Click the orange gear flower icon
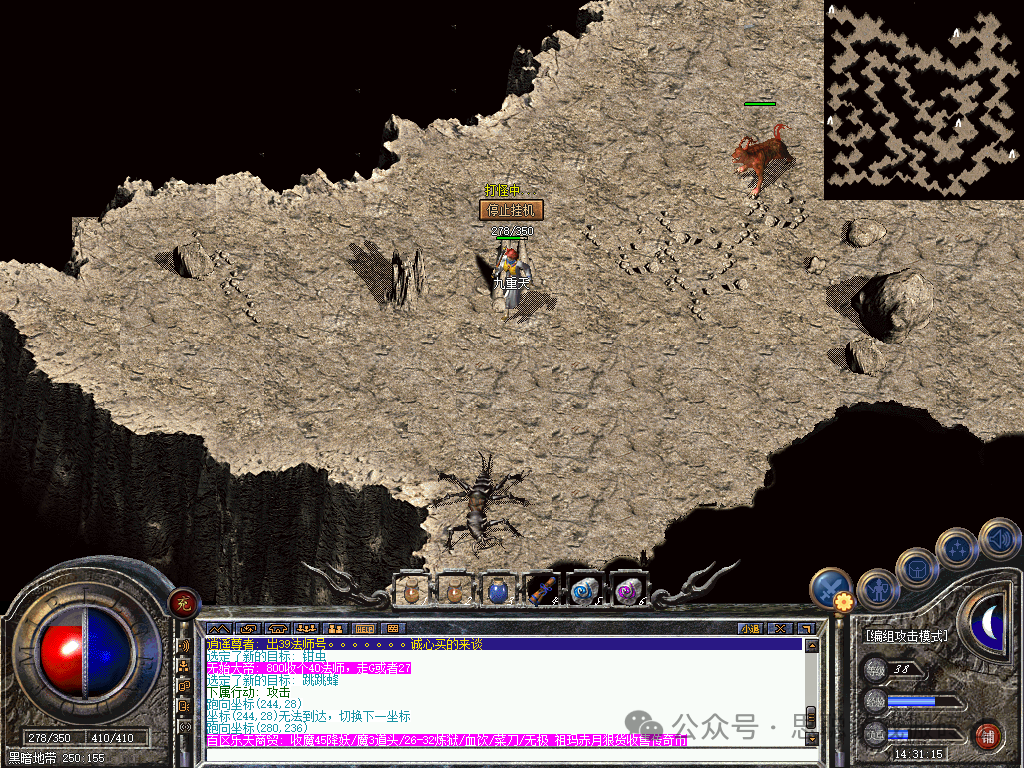Screen dimensions: 1024x768 click(844, 602)
